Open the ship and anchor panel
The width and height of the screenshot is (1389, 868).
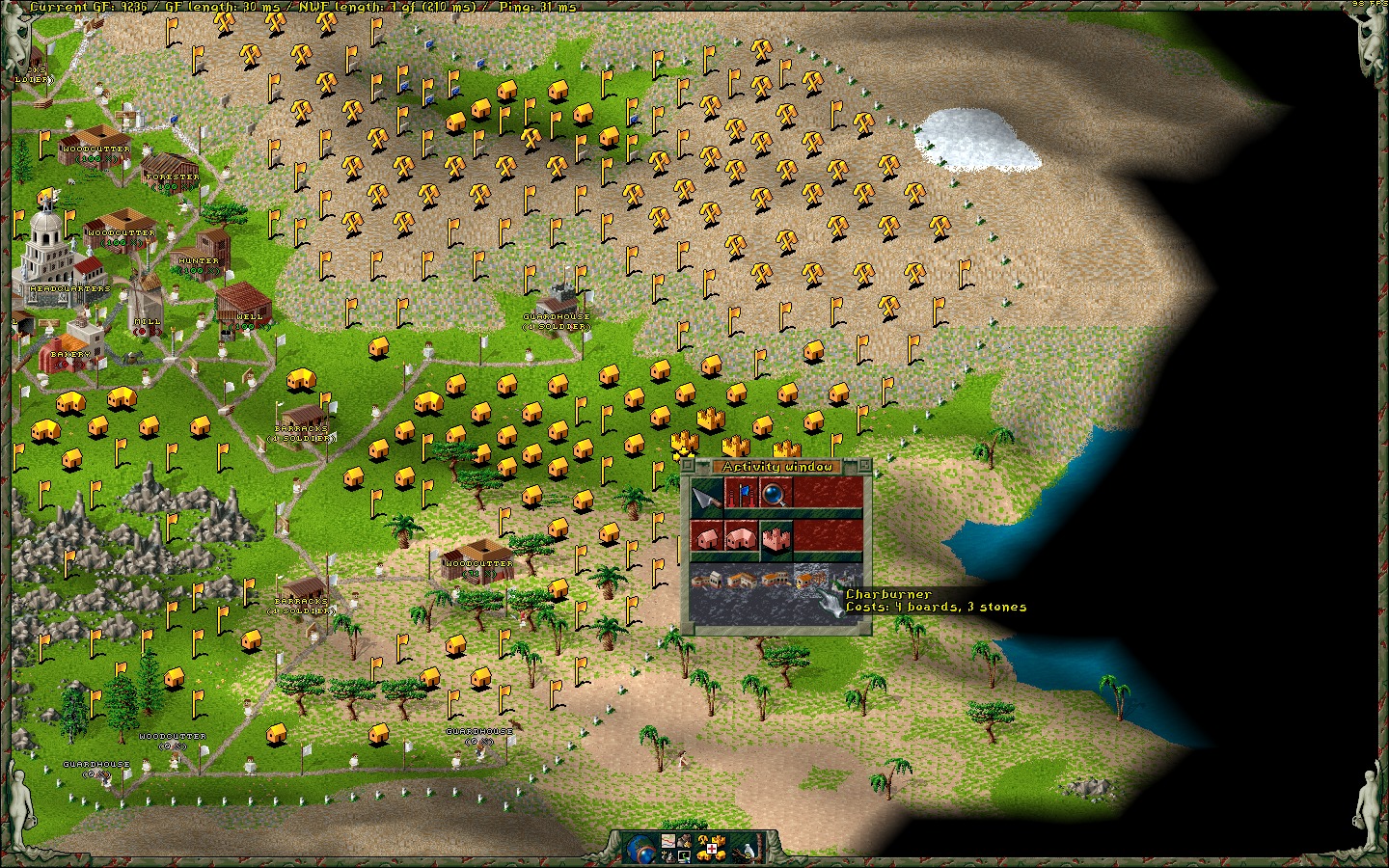668,855
